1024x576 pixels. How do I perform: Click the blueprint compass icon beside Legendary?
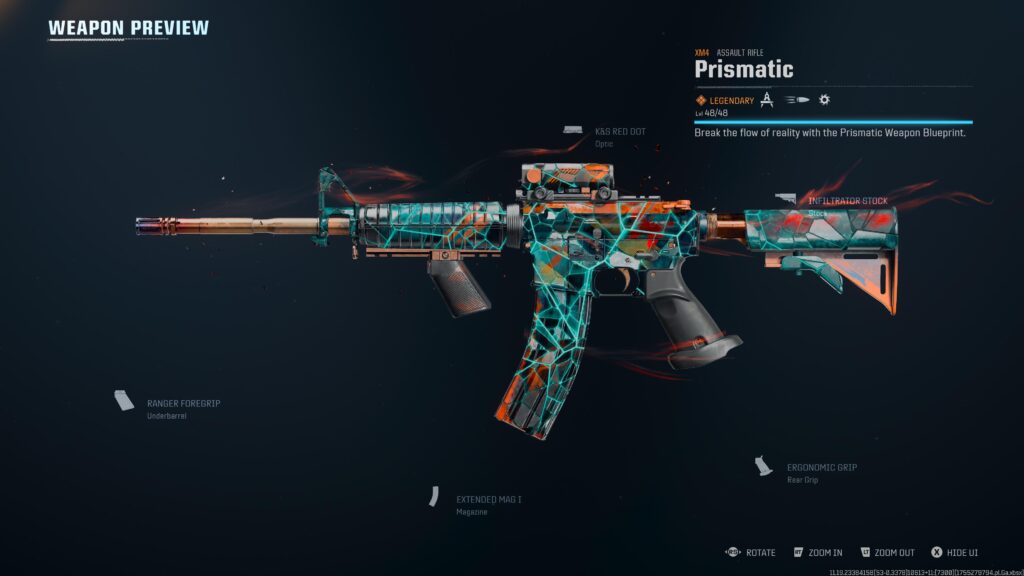click(767, 100)
